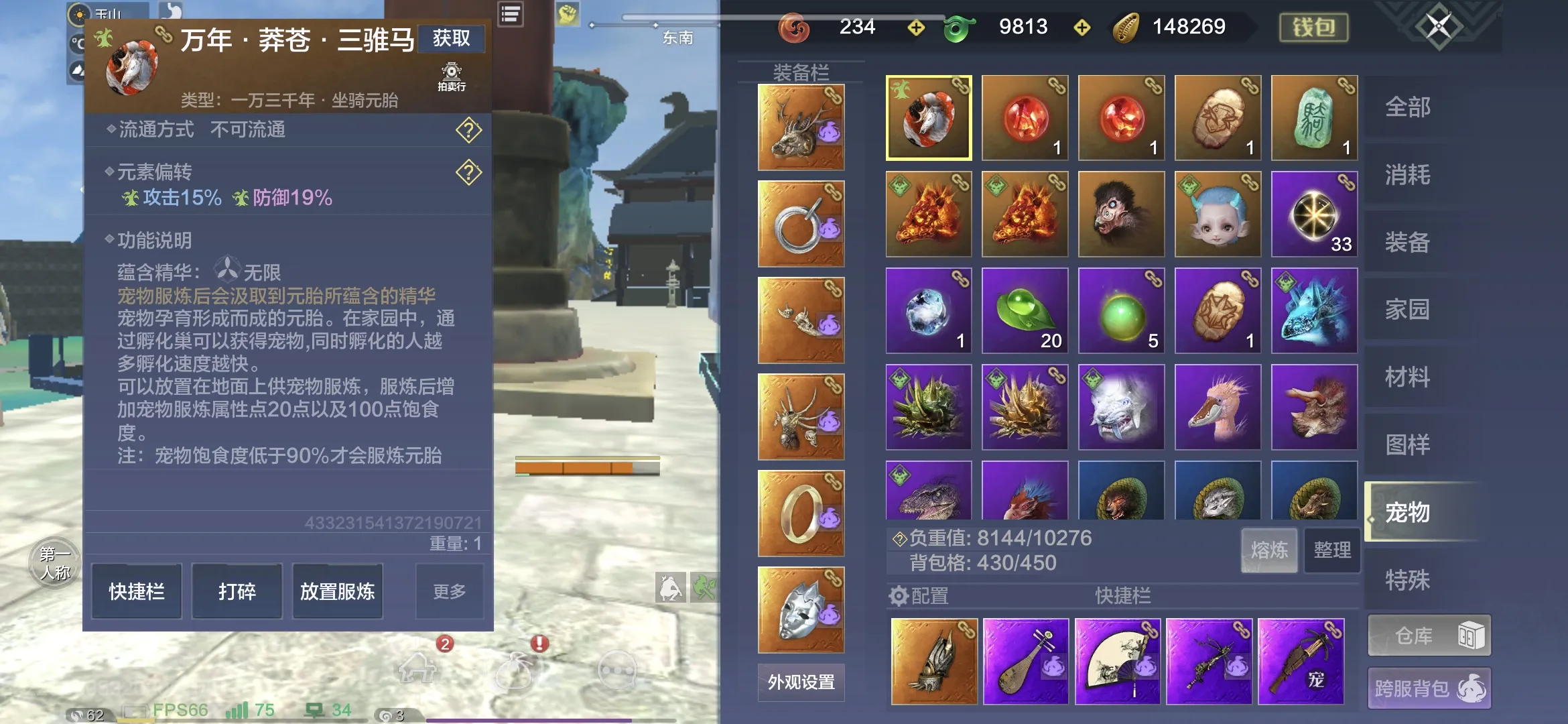Image resolution: width=1568 pixels, height=724 pixels.
Task: Select 放置服炼 for the mount embryo
Action: (x=337, y=591)
